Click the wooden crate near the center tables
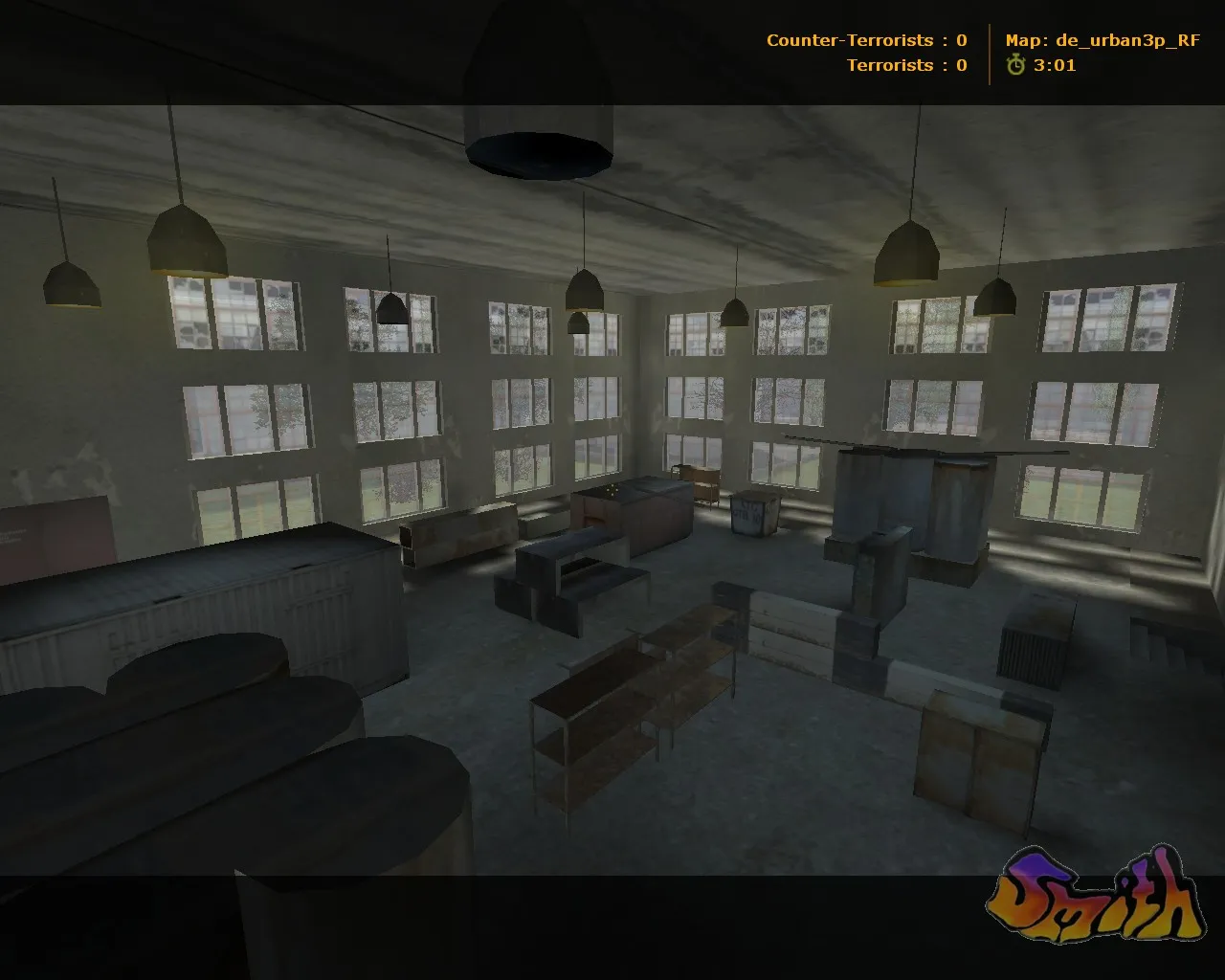1225x980 pixels. [751, 512]
